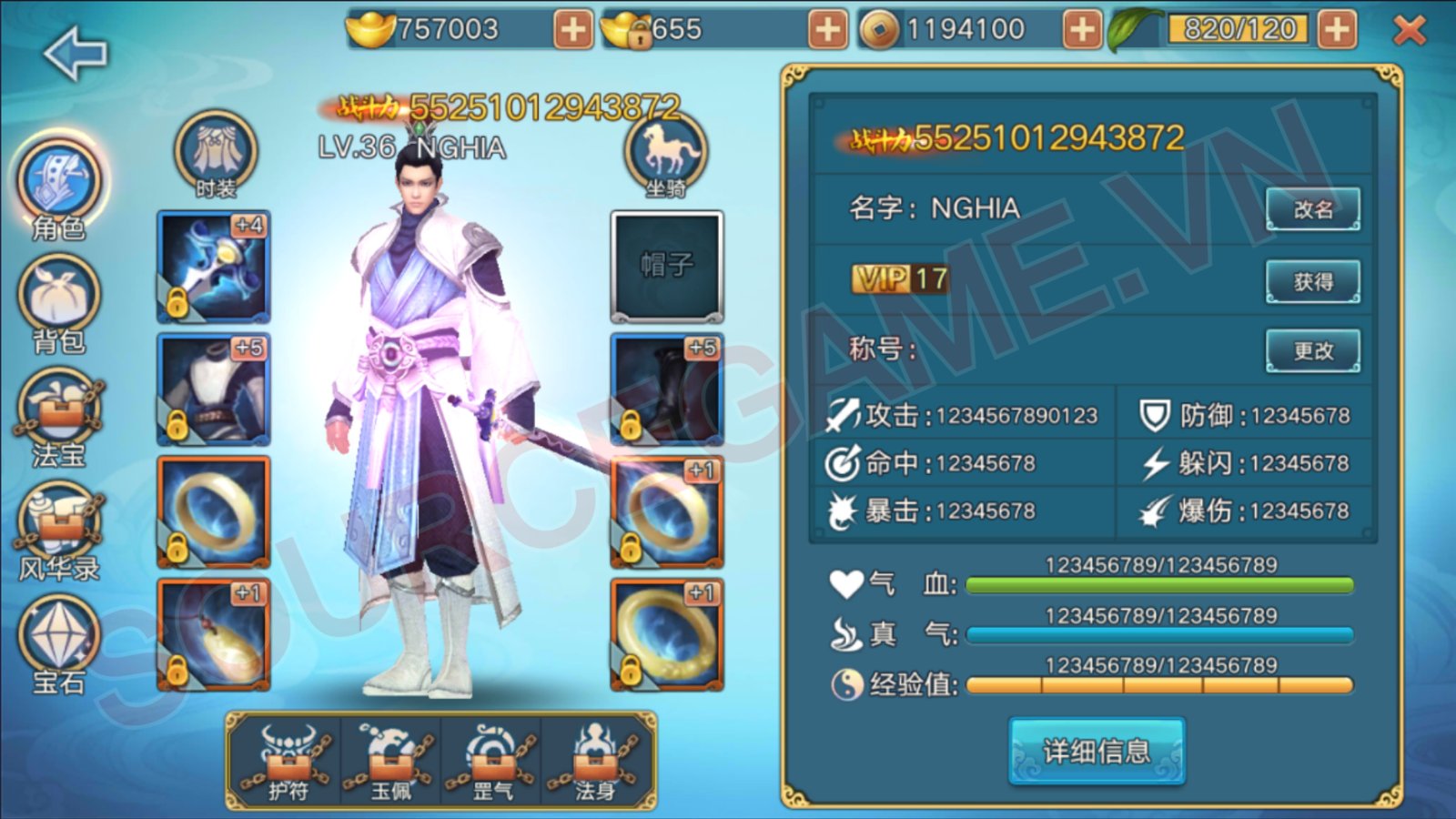Viewport: 1456px width, 819px height.
Task: Select the 角色 character tab
Action: pos(59,185)
